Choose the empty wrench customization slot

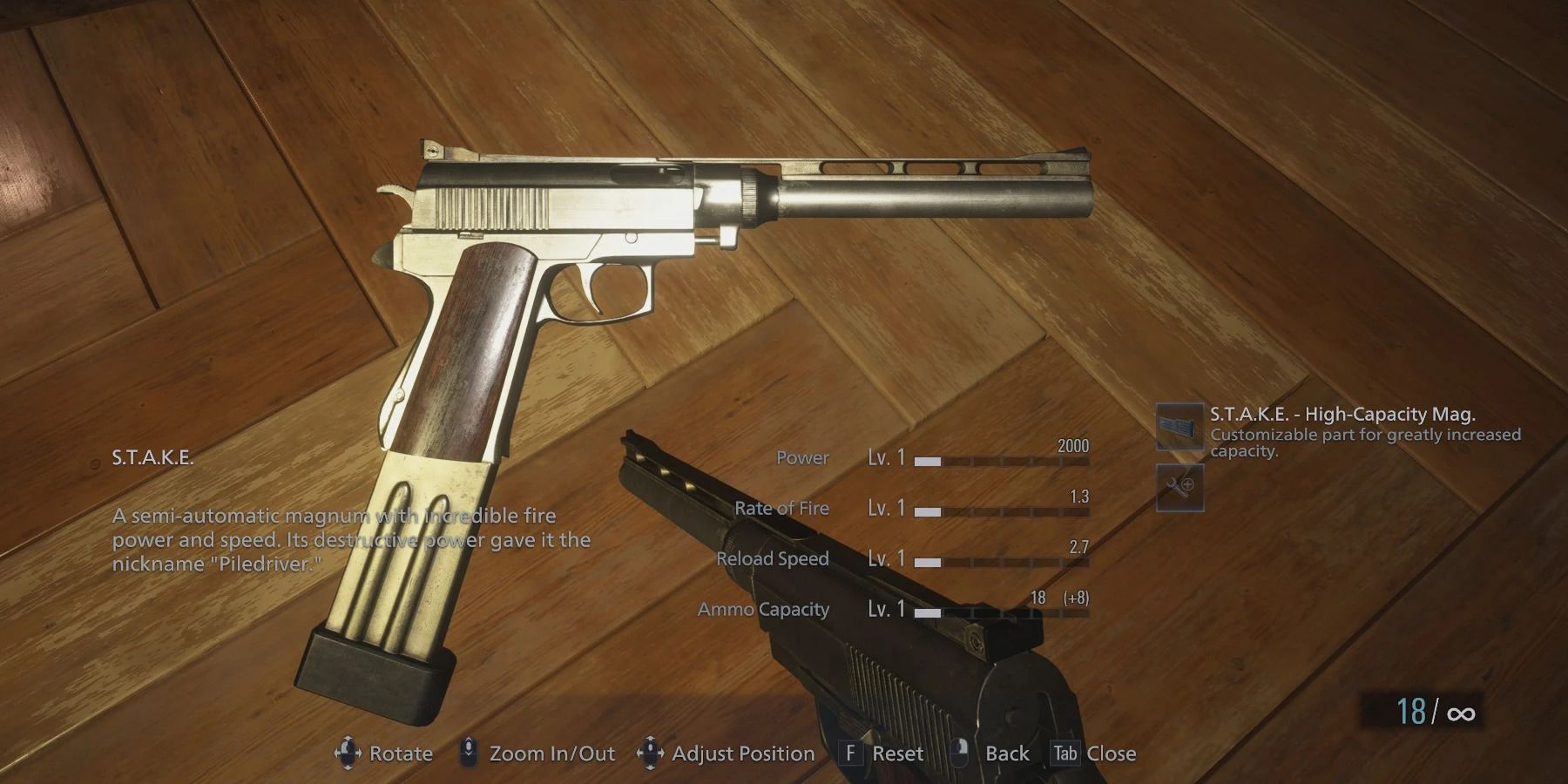point(1179,487)
